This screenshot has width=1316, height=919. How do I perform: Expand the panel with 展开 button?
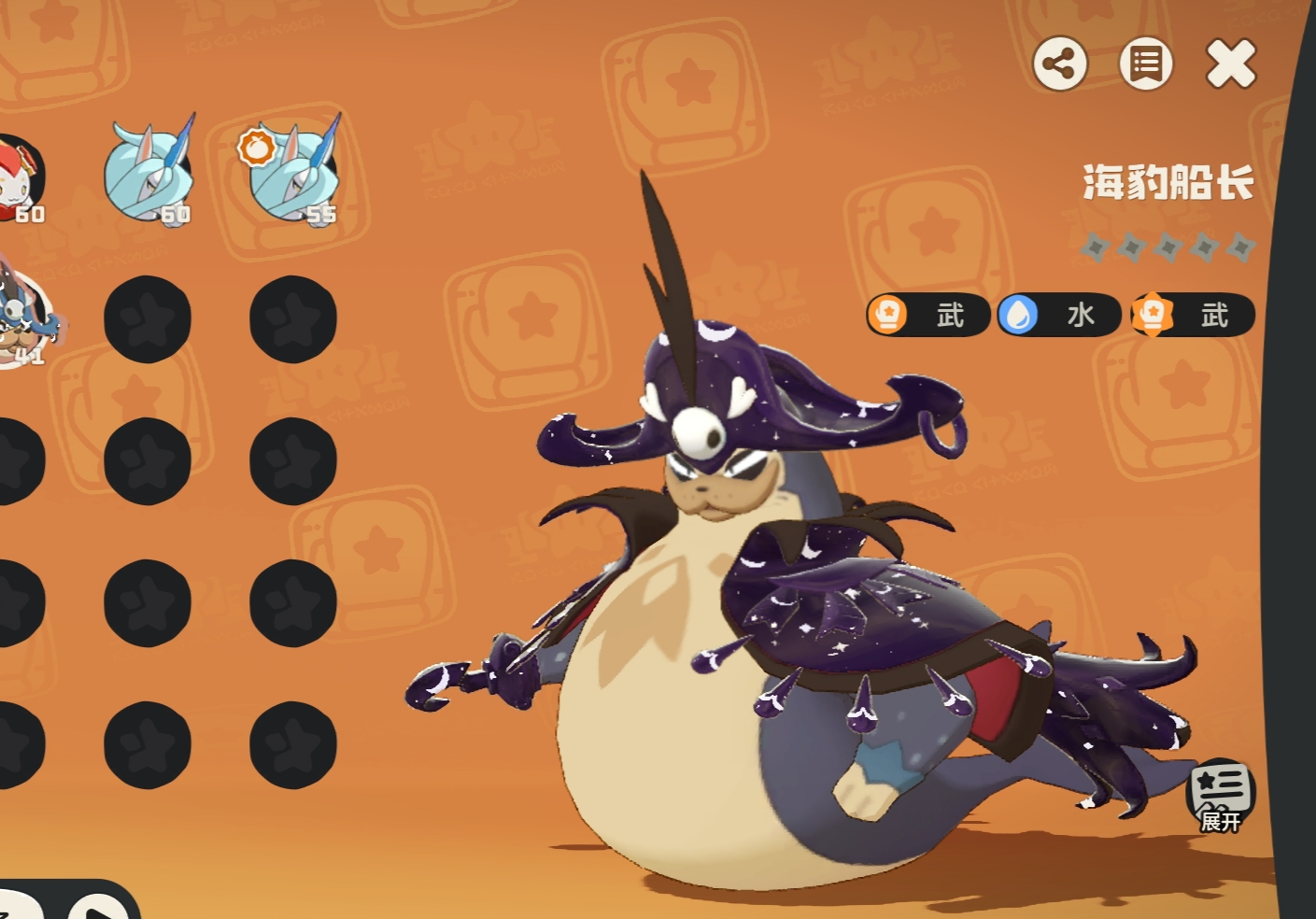tap(1220, 796)
